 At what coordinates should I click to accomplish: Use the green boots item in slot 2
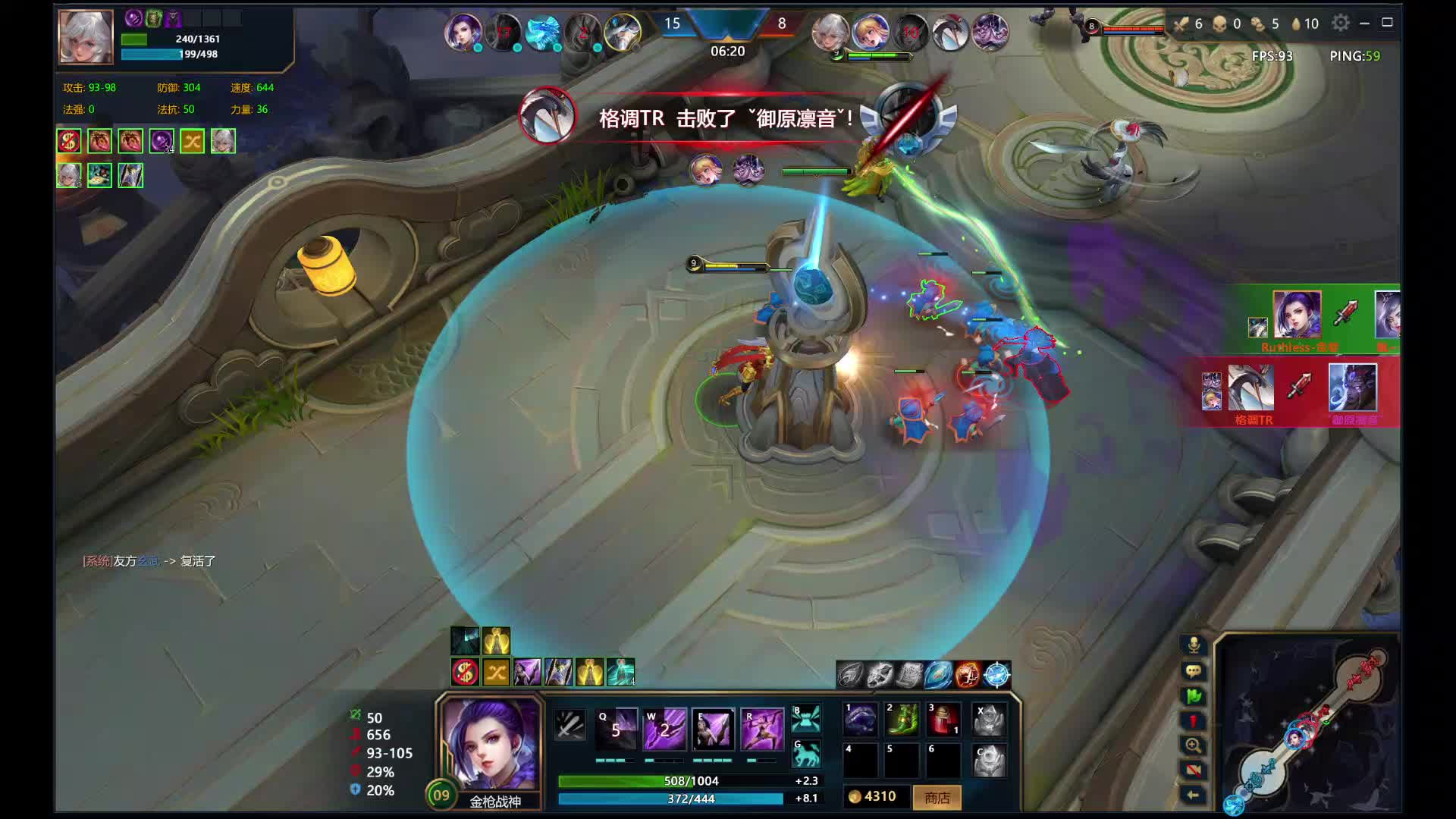902,719
